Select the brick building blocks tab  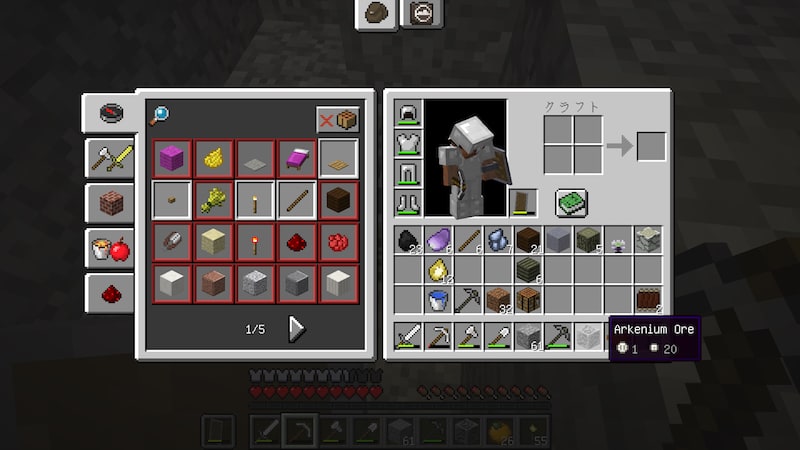click(x=109, y=203)
